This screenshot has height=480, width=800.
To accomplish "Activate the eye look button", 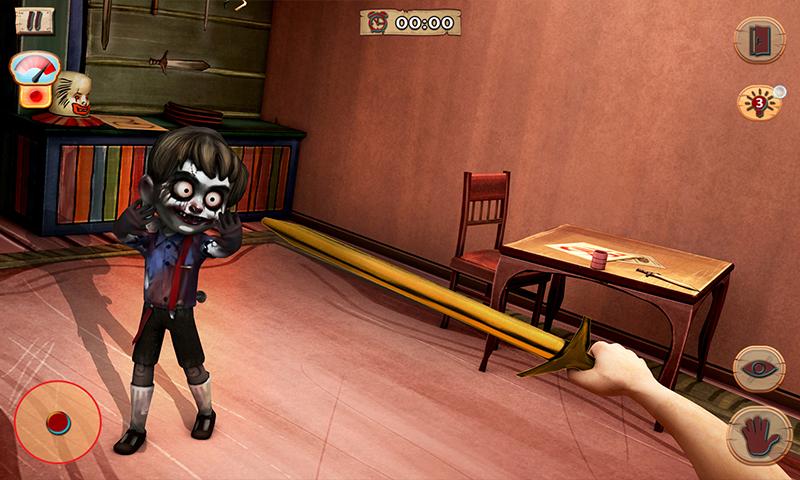I will 759,368.
